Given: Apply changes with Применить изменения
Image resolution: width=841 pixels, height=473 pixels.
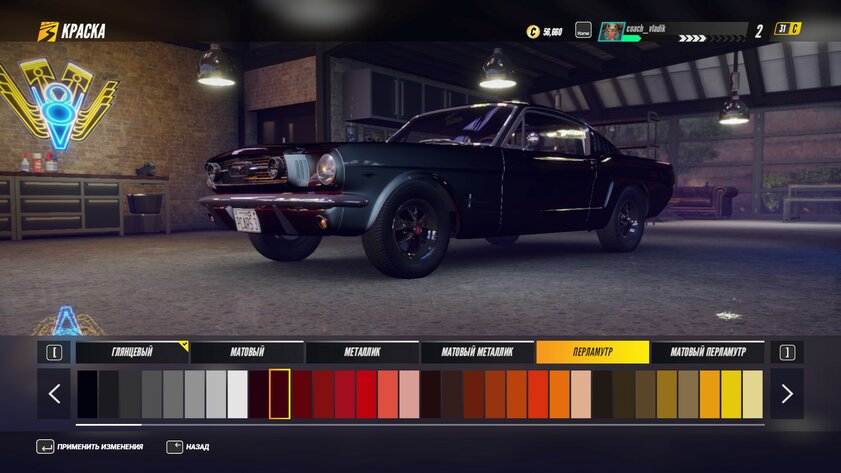Looking at the screenshot, I should pyautogui.click(x=99, y=447).
